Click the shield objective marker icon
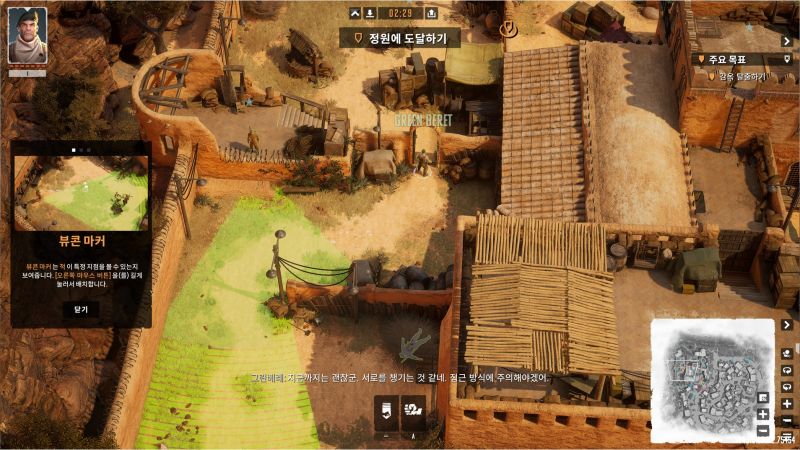The image size is (800, 450). click(509, 28)
